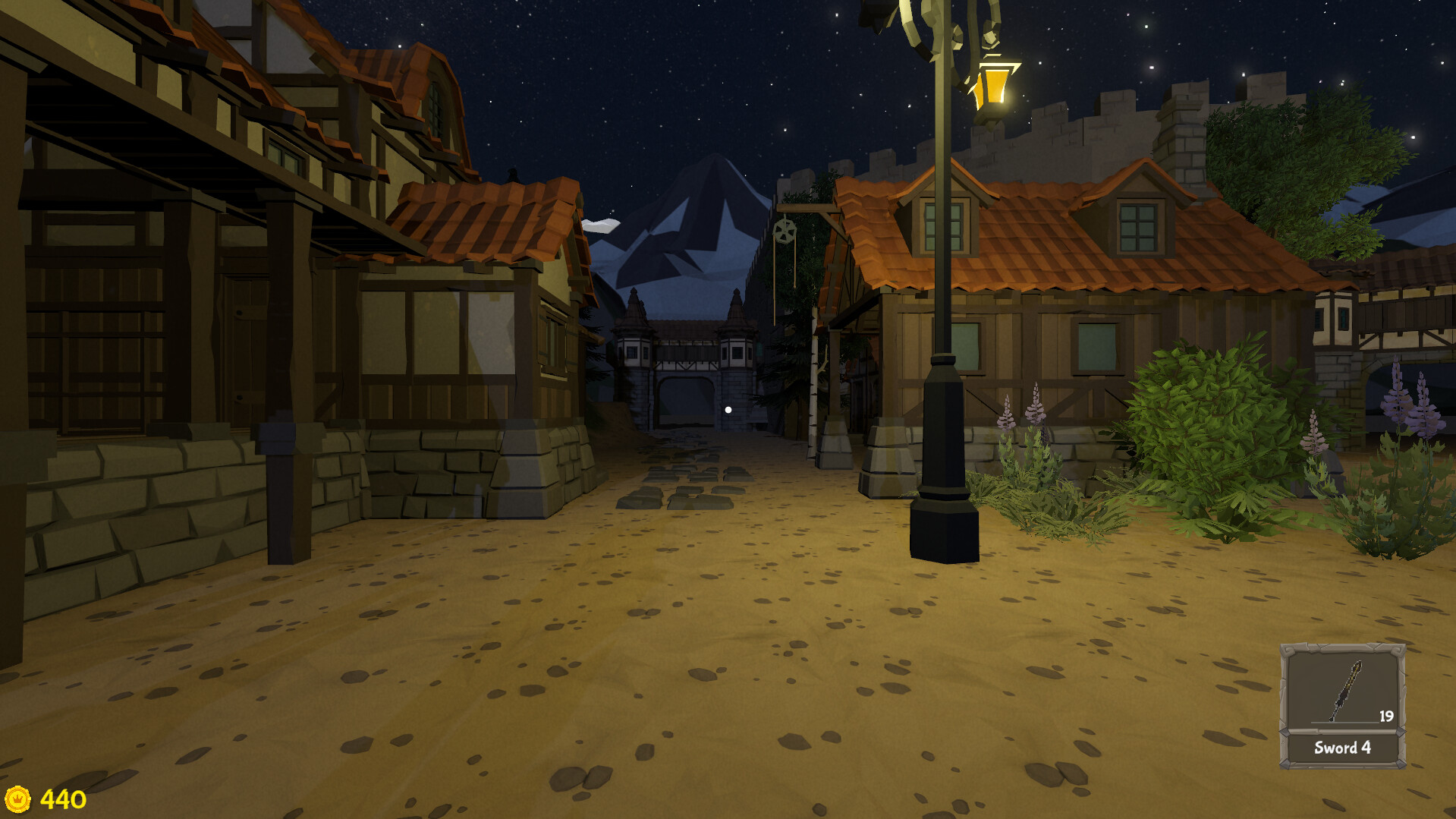Image resolution: width=1456 pixels, height=819 pixels.
Task: Click the item count number 19
Action: coord(1386,716)
